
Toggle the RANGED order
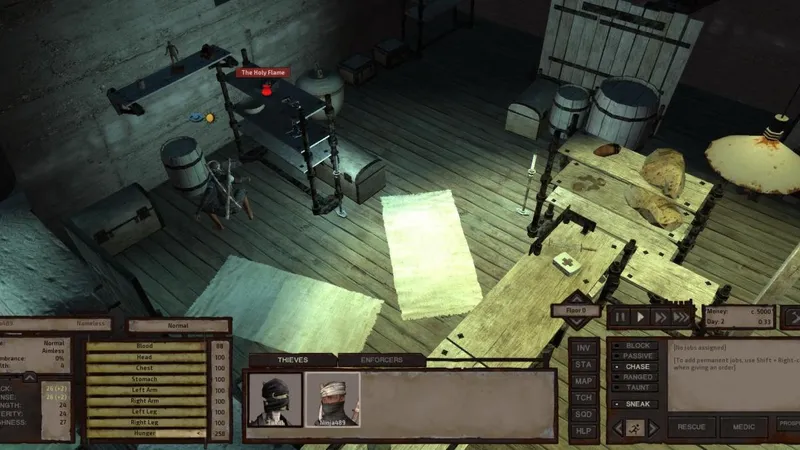pyautogui.click(x=635, y=377)
